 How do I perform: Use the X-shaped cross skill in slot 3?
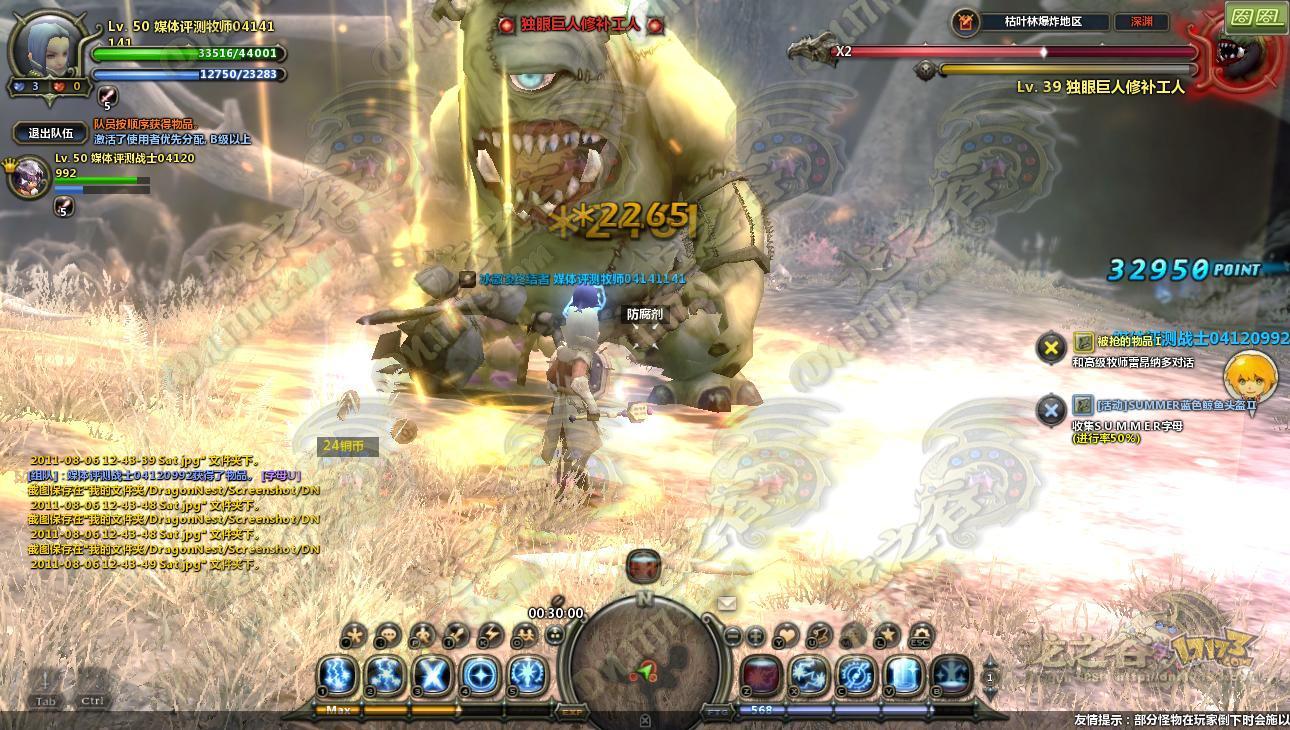click(432, 676)
